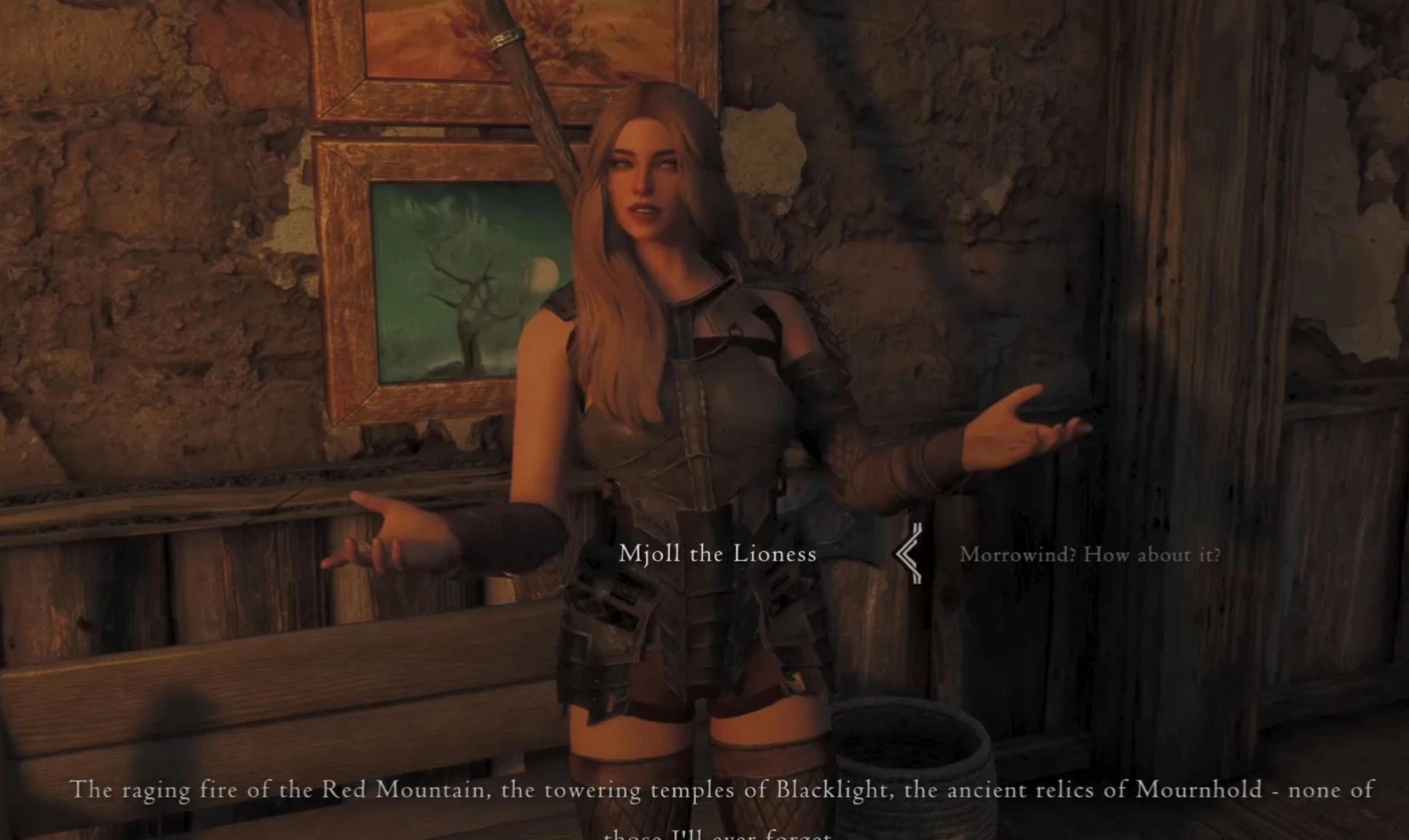Choose the "Morrowind? How about it?" dialogue option
Screen dimensions: 1409x840
(x=1090, y=555)
